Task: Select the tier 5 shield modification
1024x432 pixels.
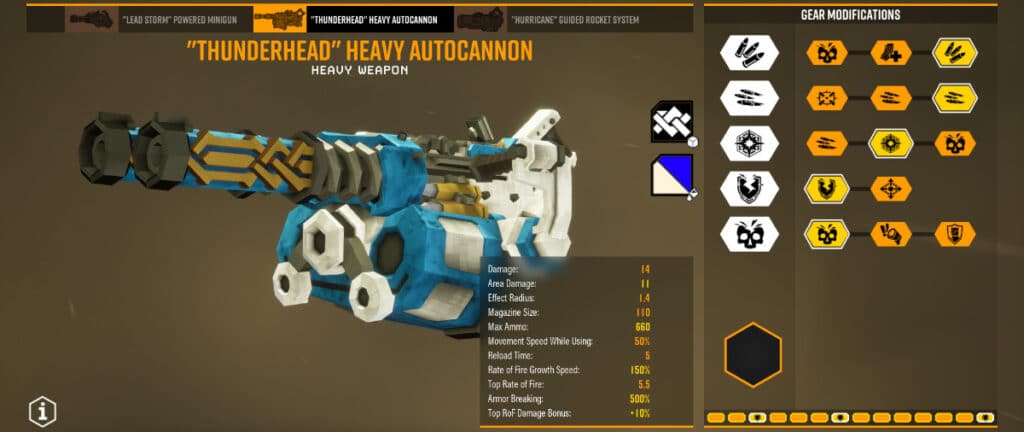Action: coord(954,234)
